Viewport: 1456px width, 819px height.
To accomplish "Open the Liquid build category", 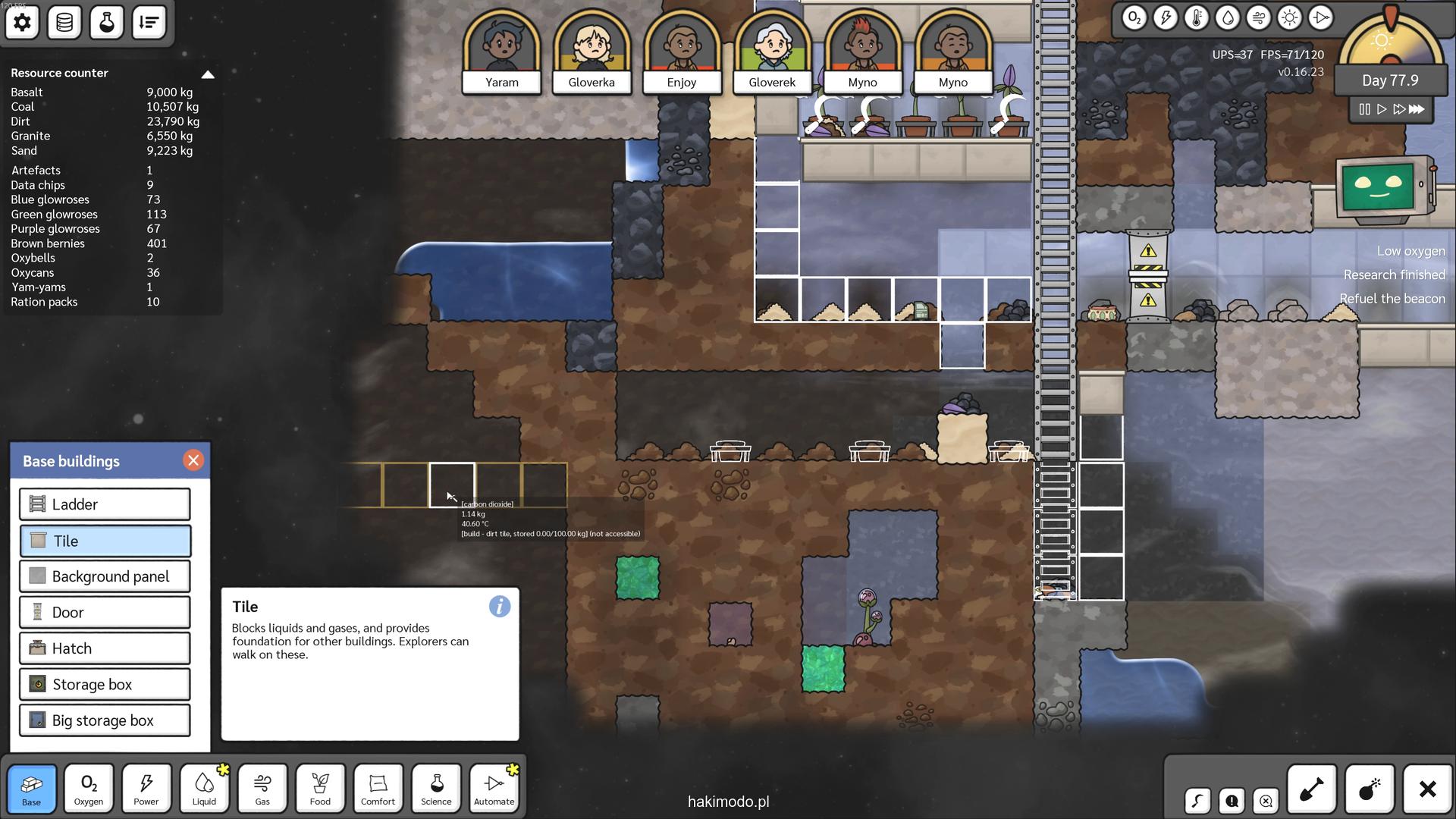I will 204,789.
